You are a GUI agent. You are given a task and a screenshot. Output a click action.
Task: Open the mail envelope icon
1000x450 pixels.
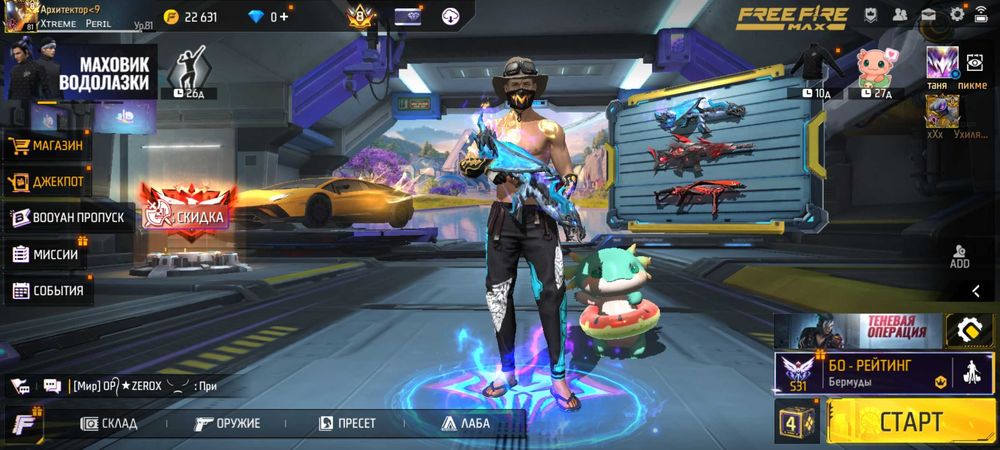click(x=928, y=14)
